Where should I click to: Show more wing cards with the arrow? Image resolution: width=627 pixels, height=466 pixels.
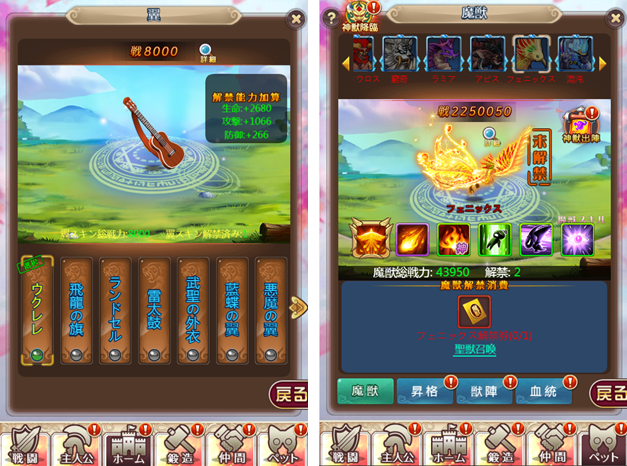click(x=298, y=306)
